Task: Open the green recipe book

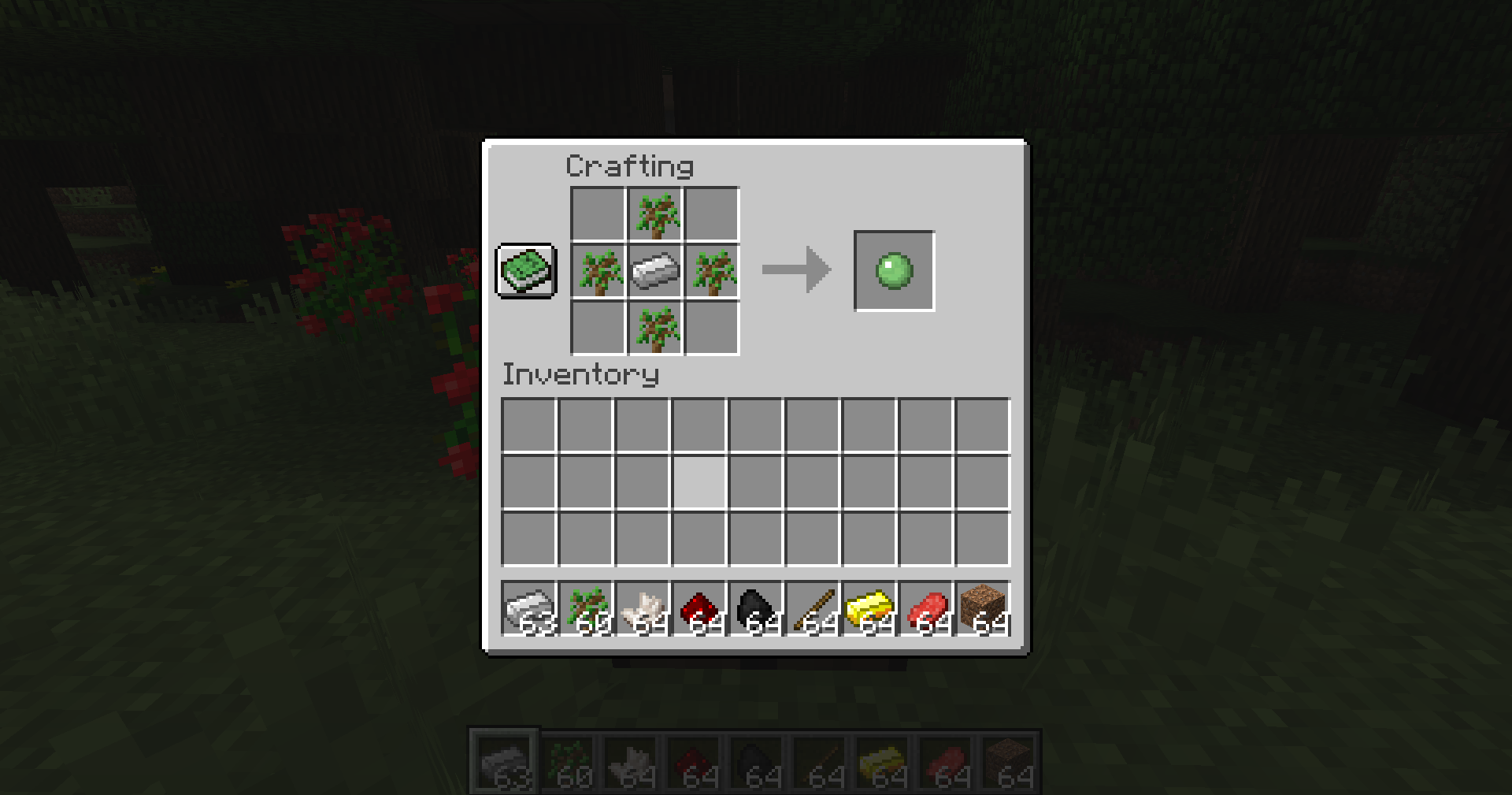Action: (x=526, y=272)
